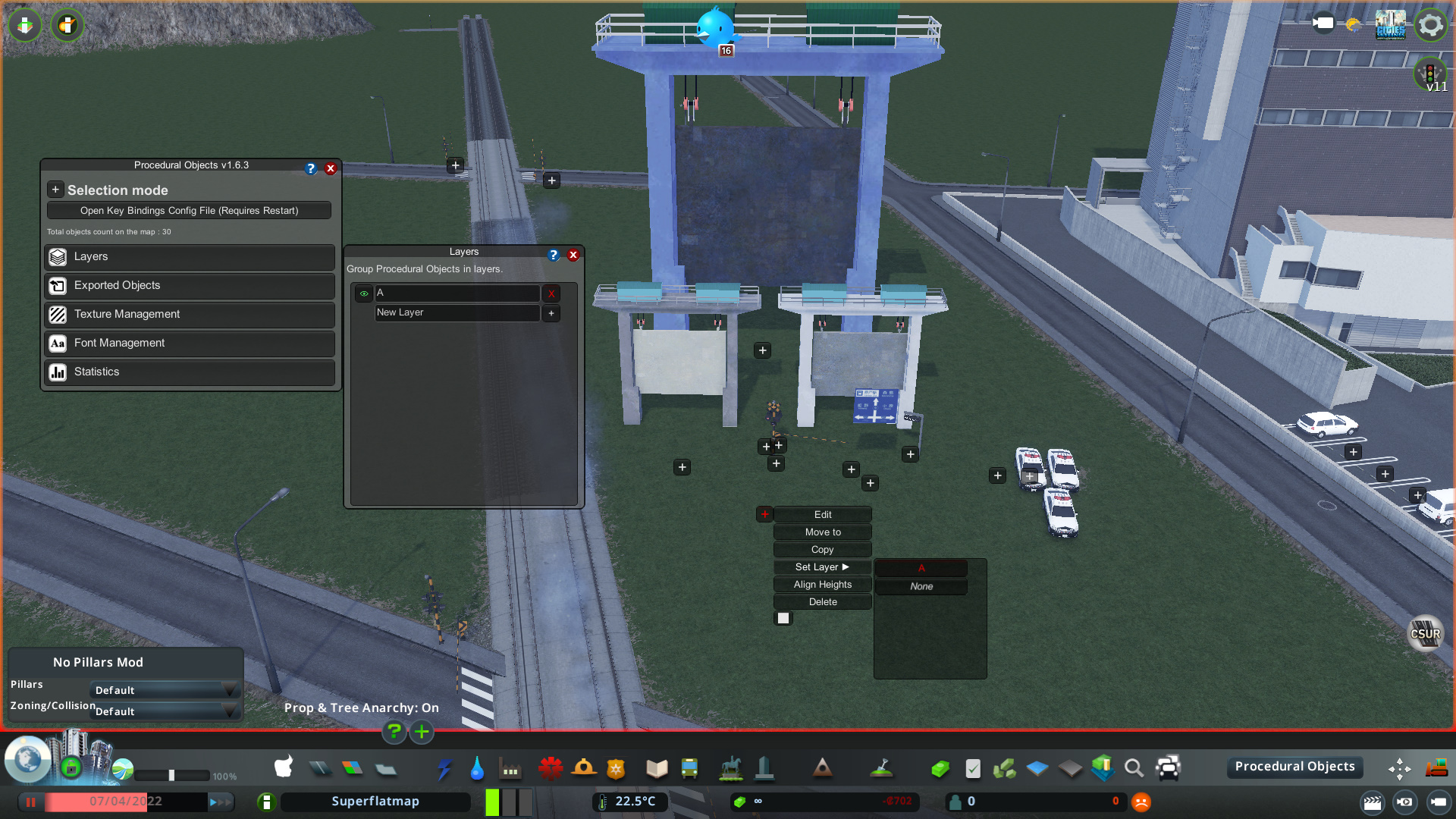Open the Public Transport menu

tap(689, 768)
